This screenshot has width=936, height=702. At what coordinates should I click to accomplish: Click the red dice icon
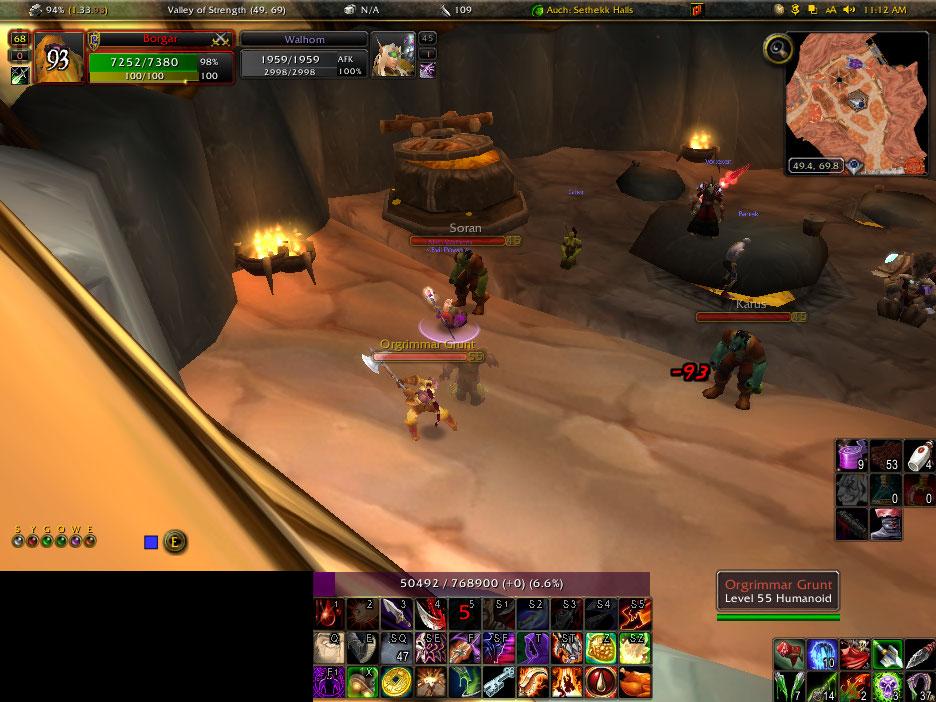tap(789, 655)
